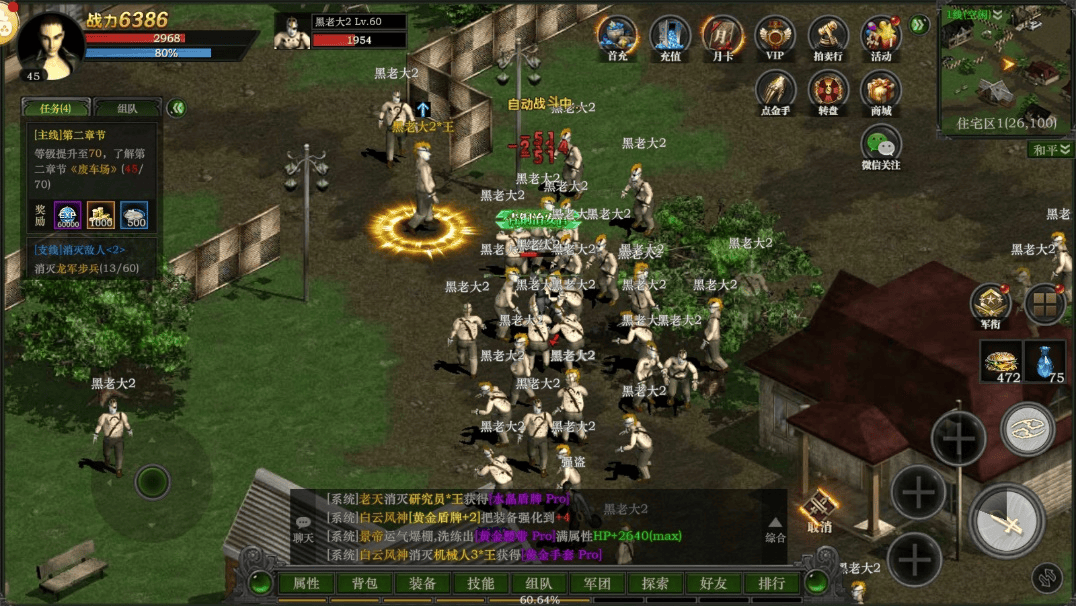Switch to the 组队 tab in quest panel
The width and height of the screenshot is (1076, 606).
point(127,108)
